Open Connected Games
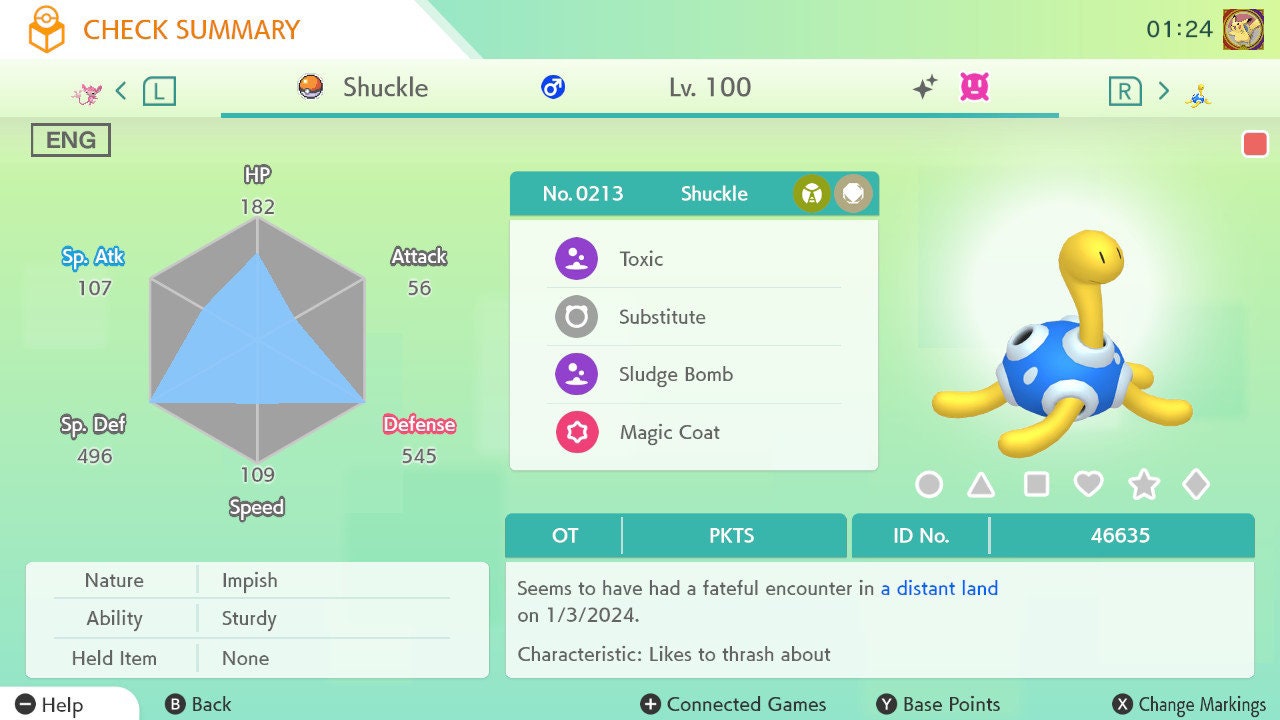 734,704
